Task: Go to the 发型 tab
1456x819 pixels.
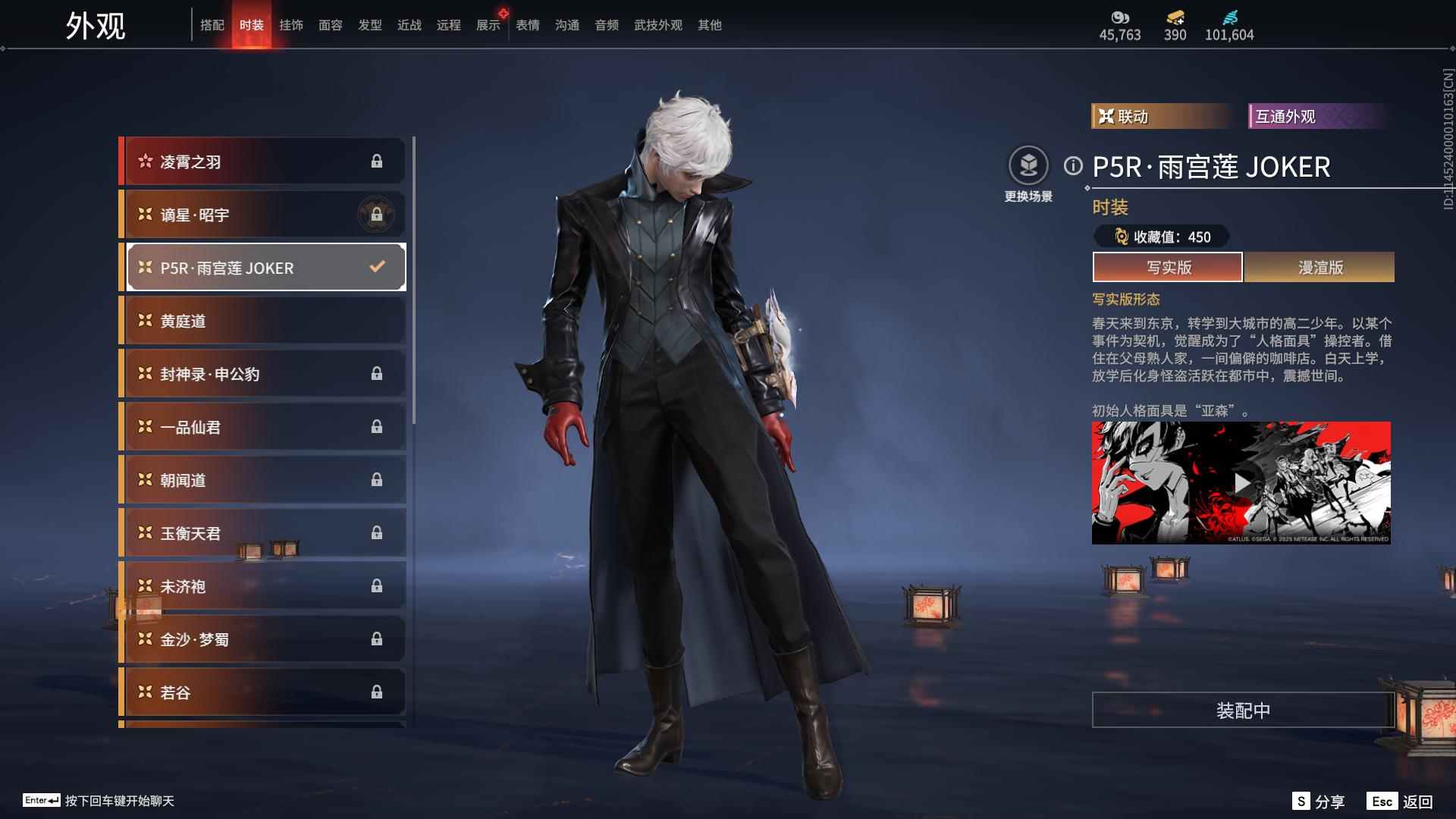Action: click(x=370, y=25)
